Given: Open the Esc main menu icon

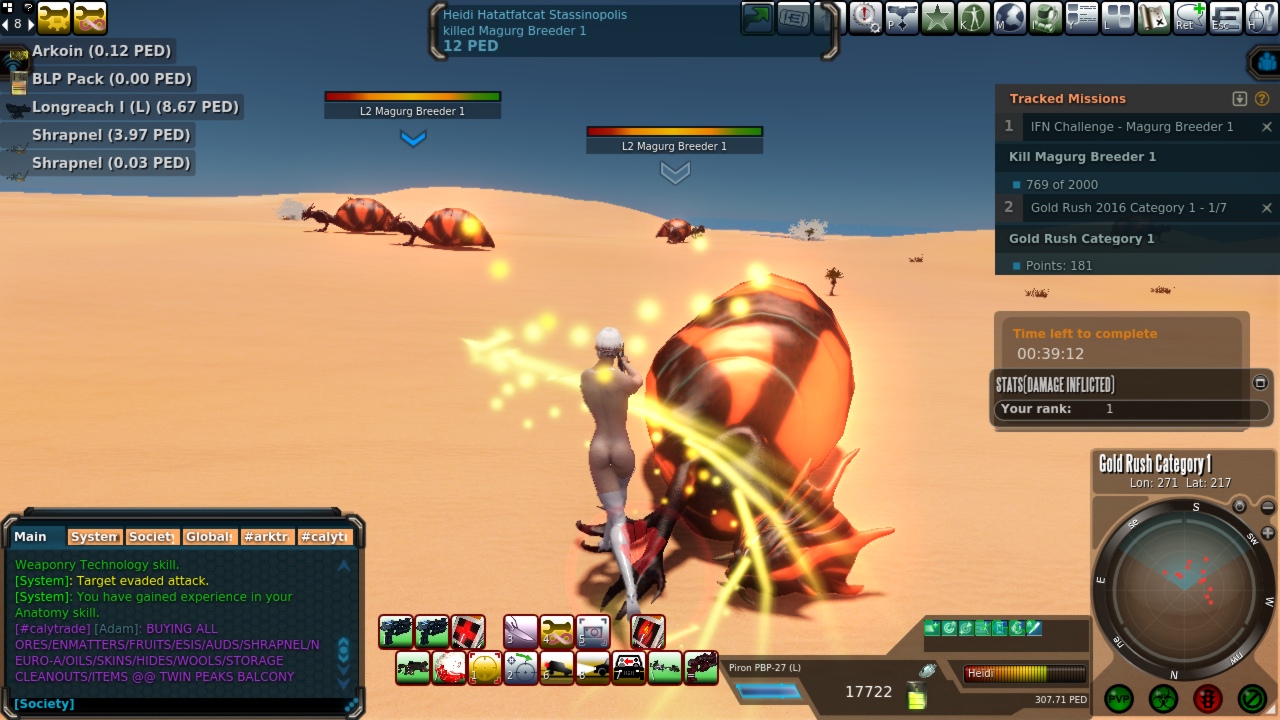Looking at the screenshot, I should point(1226,18).
